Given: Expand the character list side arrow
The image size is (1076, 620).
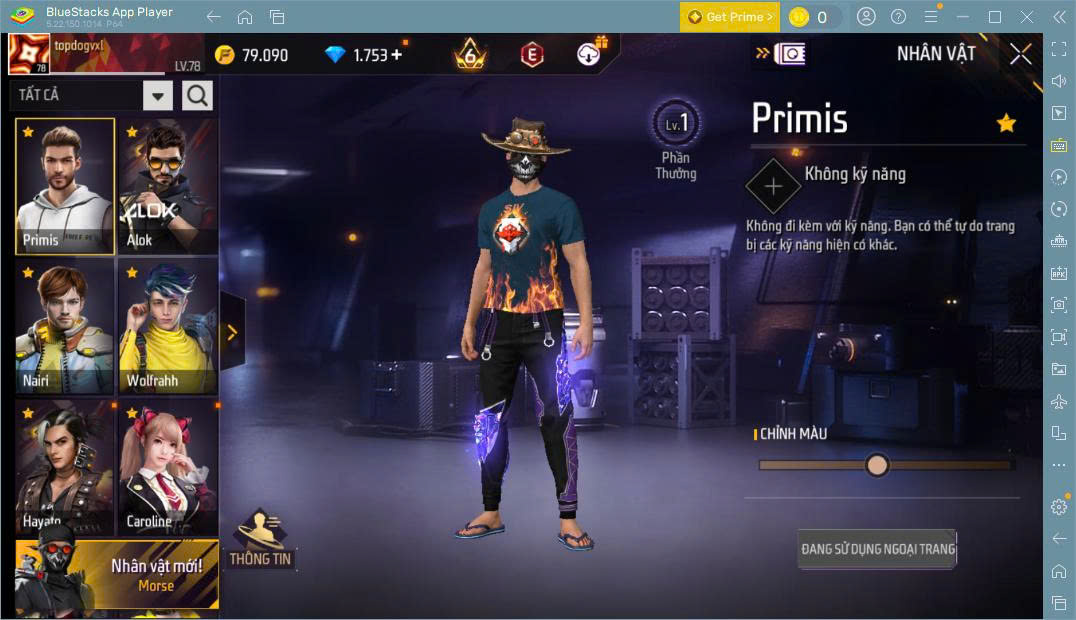Looking at the screenshot, I should [x=232, y=333].
